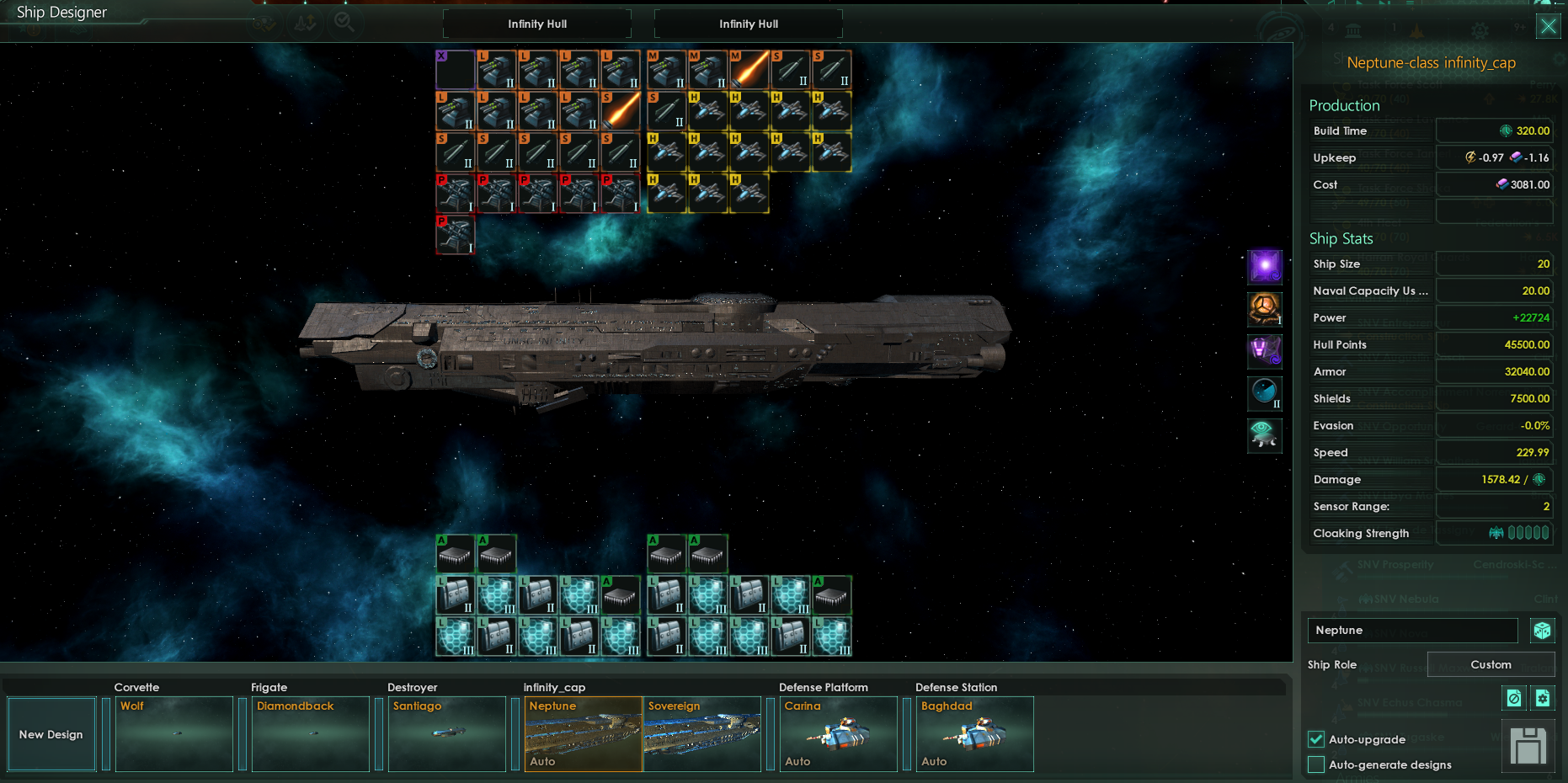1568x783 pixels.
Task: Open the first Infinity Hull section selector
Action: click(536, 24)
